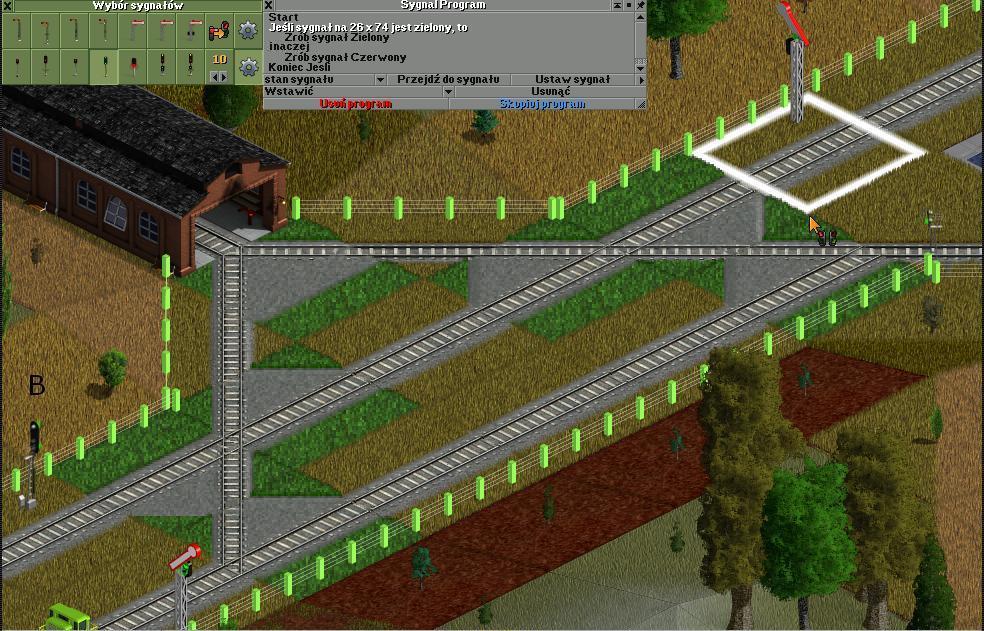This screenshot has width=984, height=631.
Task: Copy the program with 'Skopiuj program'
Action: click(x=541, y=104)
